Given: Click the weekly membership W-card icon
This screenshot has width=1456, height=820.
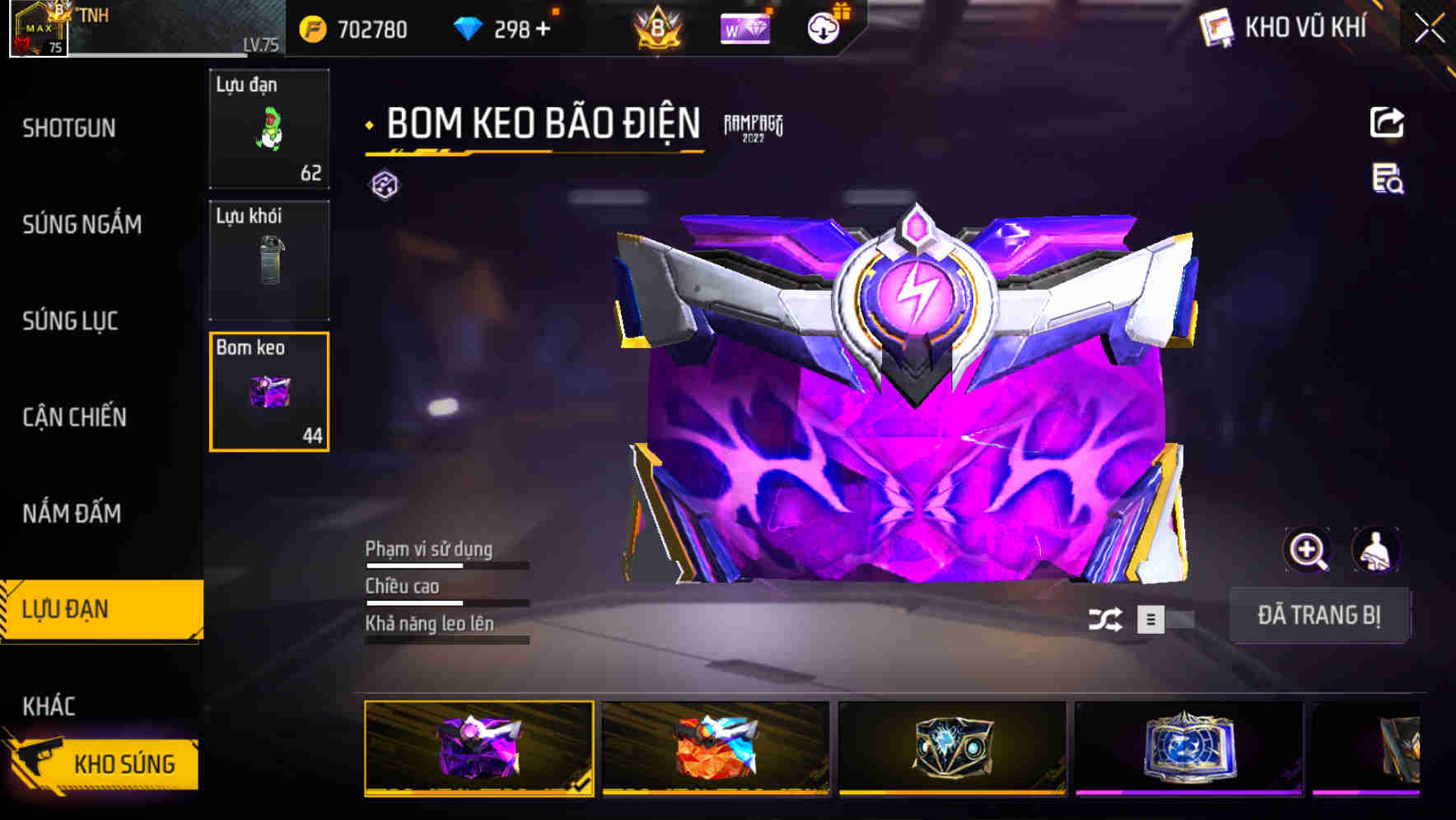Looking at the screenshot, I should click(744, 27).
